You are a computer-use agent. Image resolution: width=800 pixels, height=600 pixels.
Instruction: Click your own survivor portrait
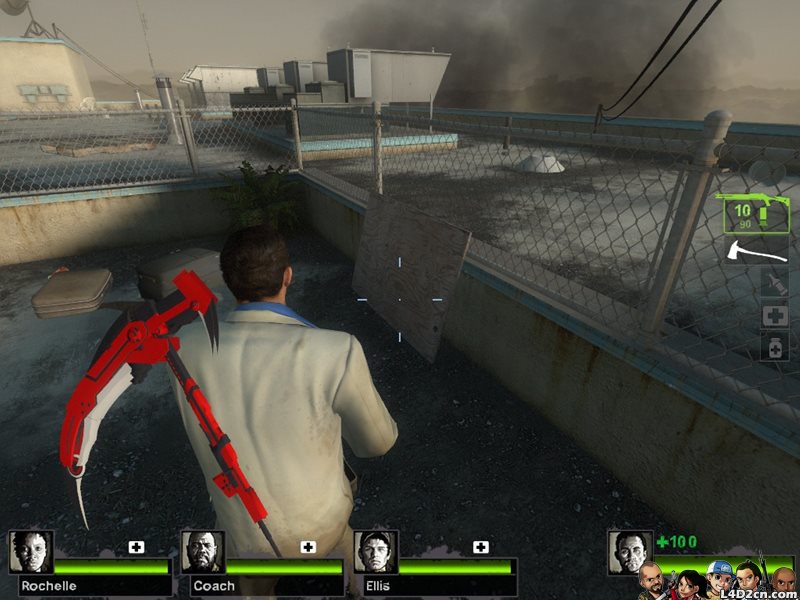(x=630, y=552)
